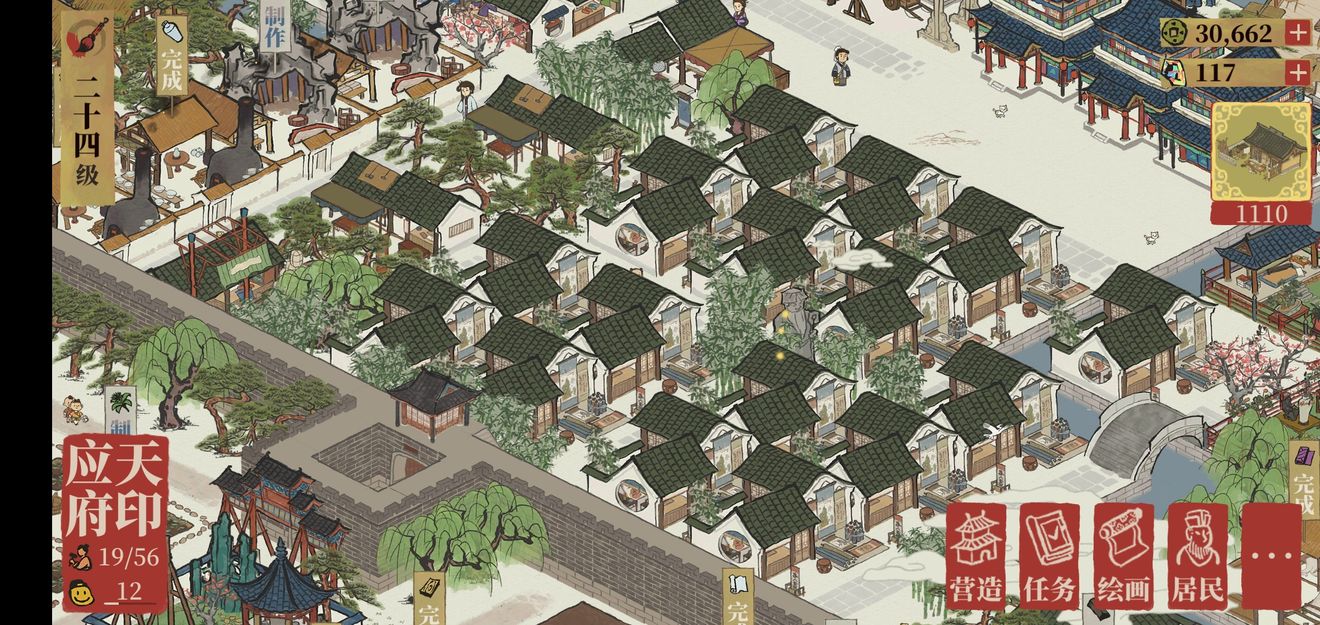
Task: Open the 居民 residents list
Action: pos(1197,556)
